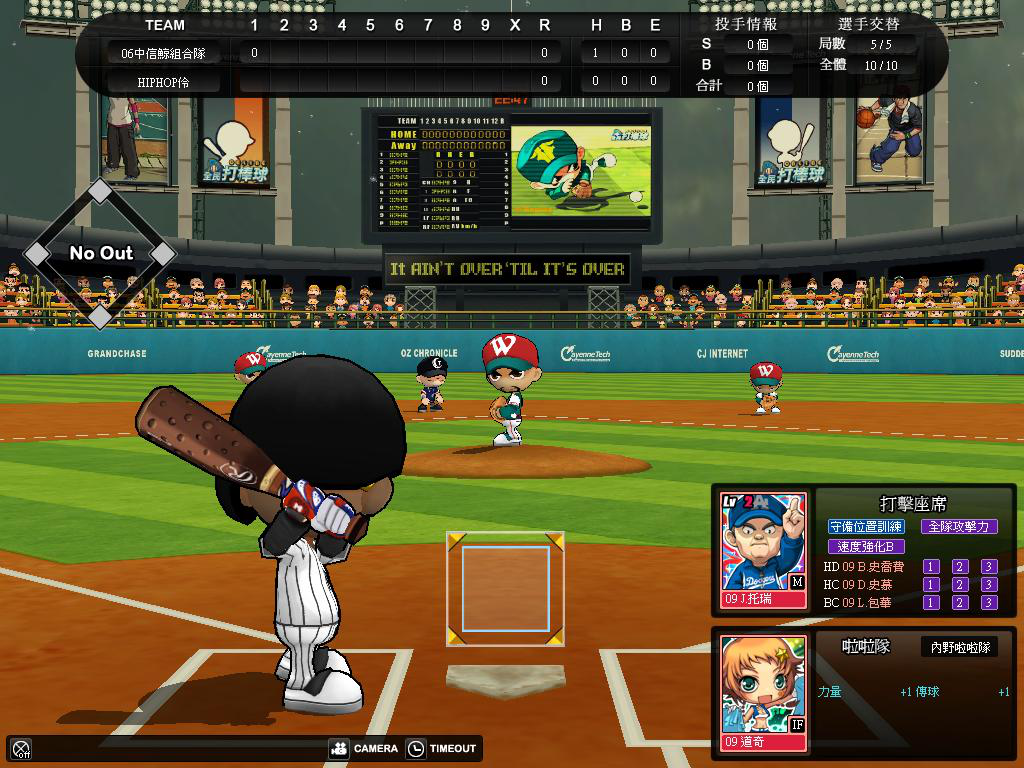
Task: Open the CAMERA view option
Action: (364, 748)
